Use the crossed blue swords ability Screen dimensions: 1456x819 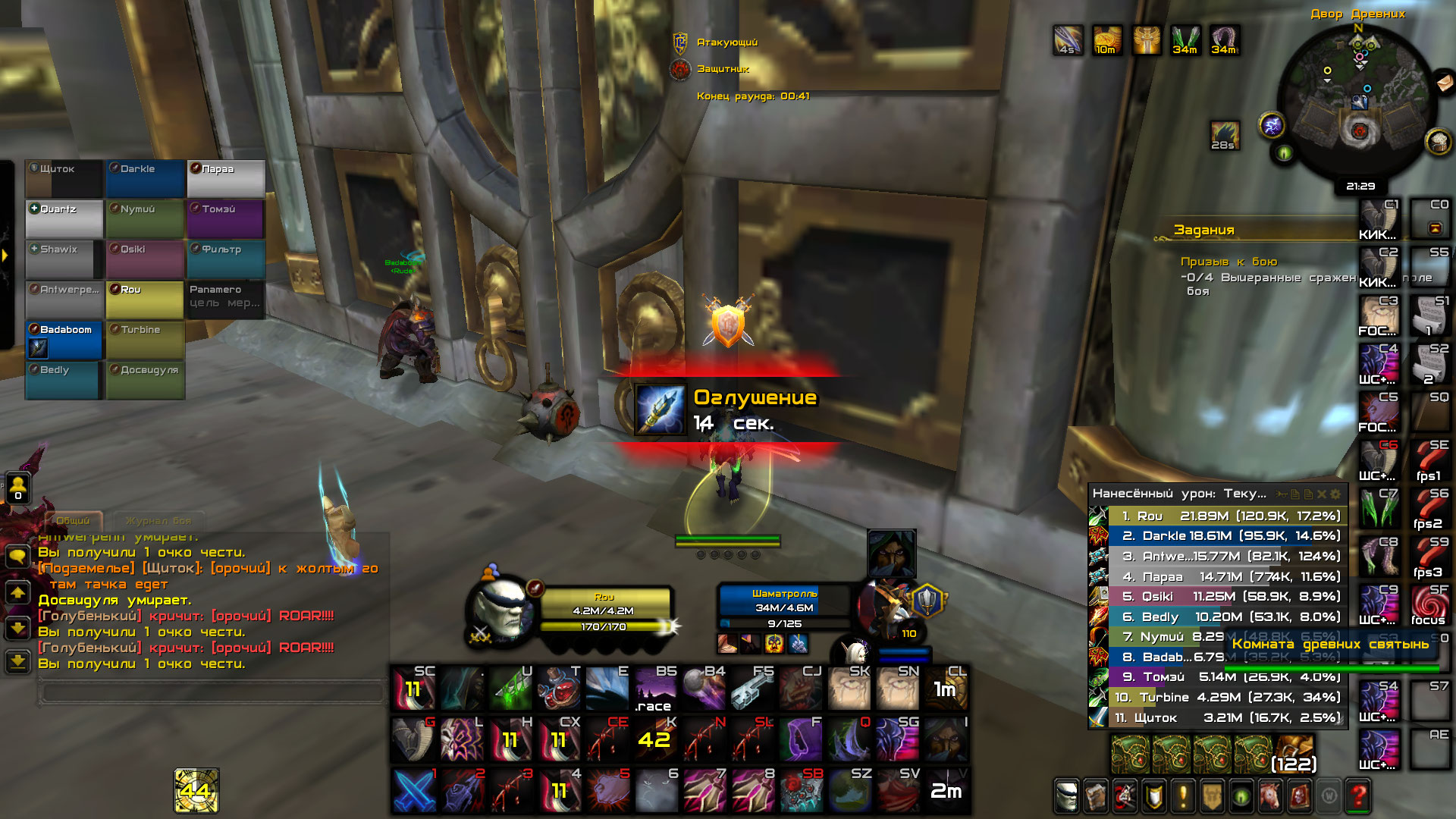pyautogui.click(x=414, y=790)
